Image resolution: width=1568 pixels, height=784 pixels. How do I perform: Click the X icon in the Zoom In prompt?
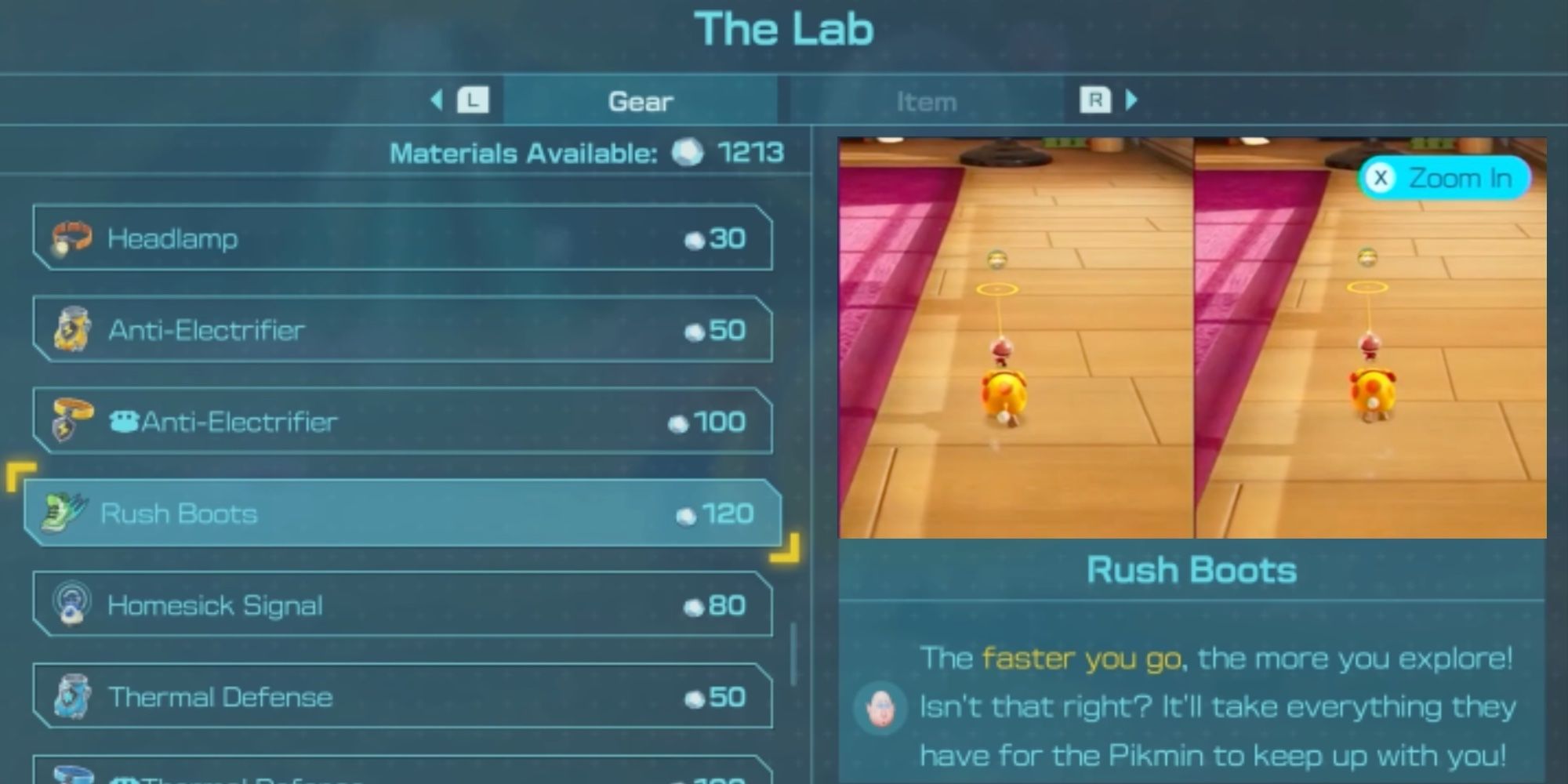1381,178
